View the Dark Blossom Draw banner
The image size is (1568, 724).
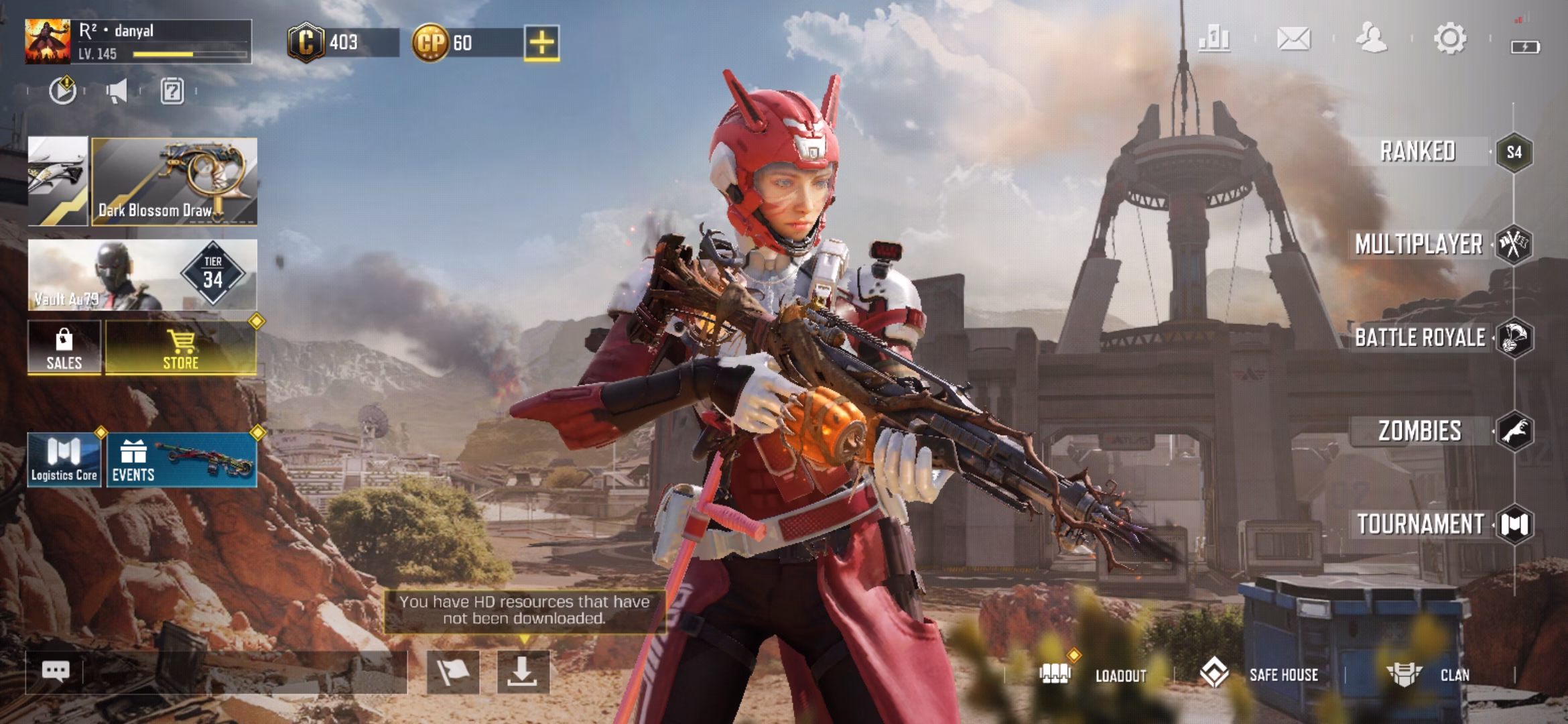(174, 181)
